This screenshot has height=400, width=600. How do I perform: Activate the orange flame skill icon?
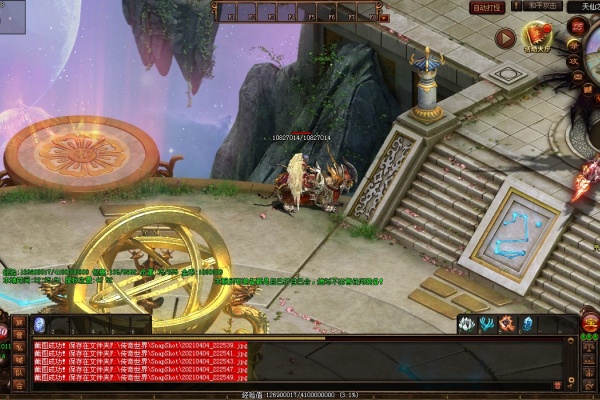point(507,324)
